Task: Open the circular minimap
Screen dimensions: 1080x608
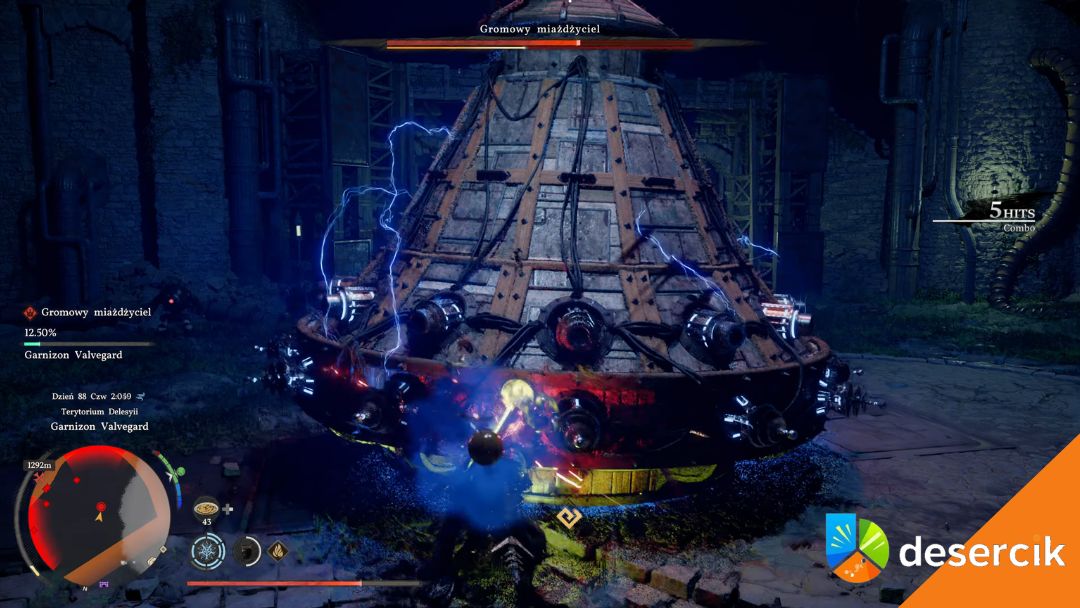Action: [x=98, y=512]
